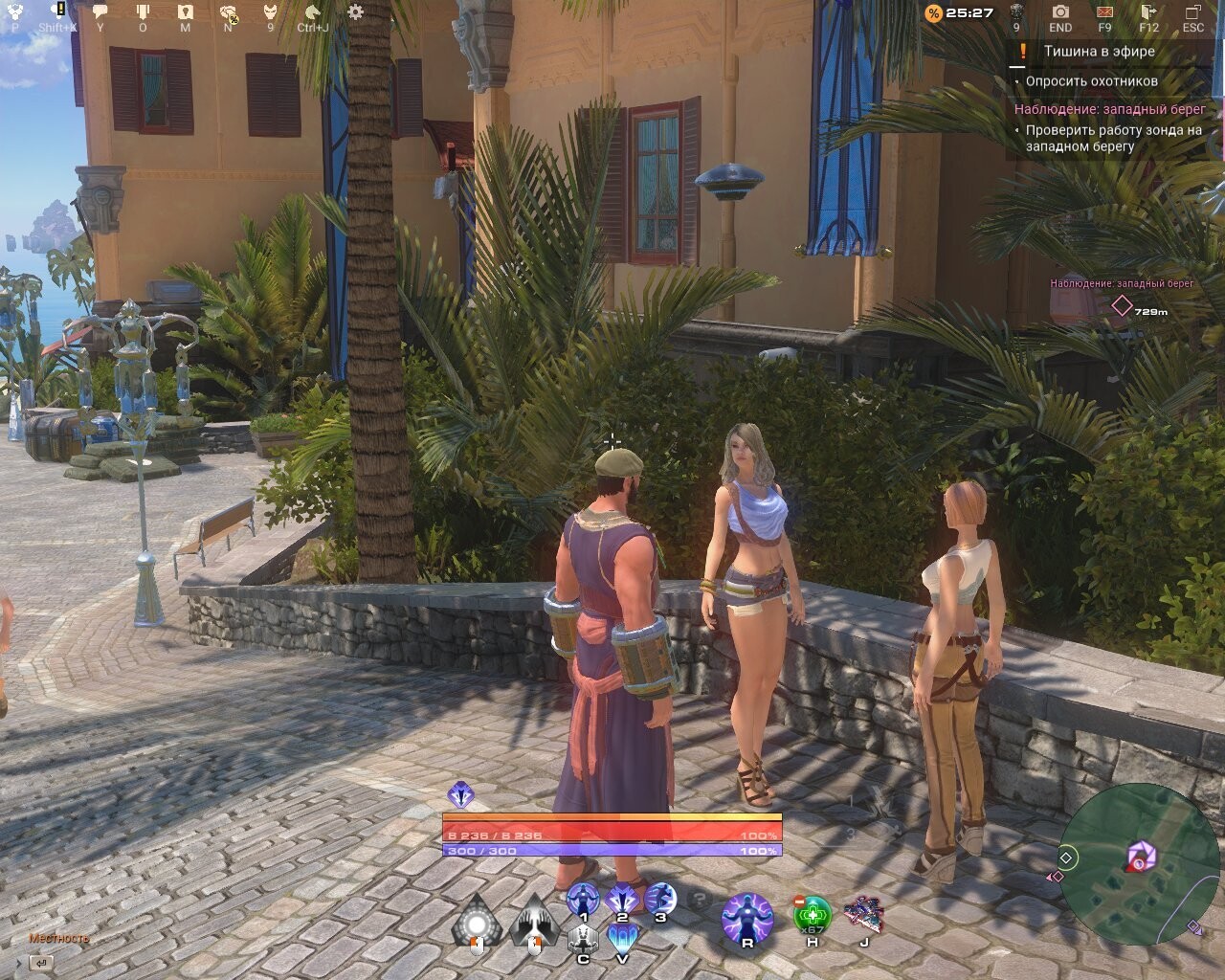This screenshot has width=1225, height=980.
Task: Open the mail envelope icon labeled F9
Action: tap(1105, 12)
